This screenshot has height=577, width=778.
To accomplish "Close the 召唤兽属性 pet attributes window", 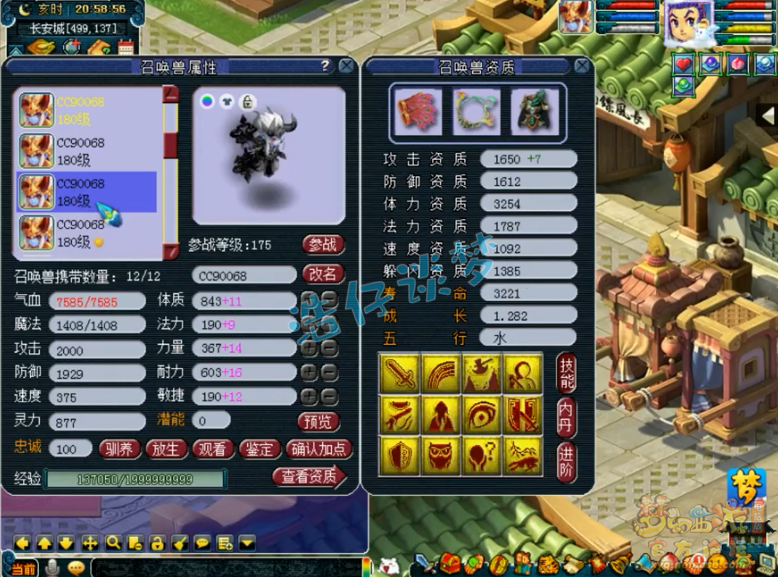I will (x=346, y=66).
